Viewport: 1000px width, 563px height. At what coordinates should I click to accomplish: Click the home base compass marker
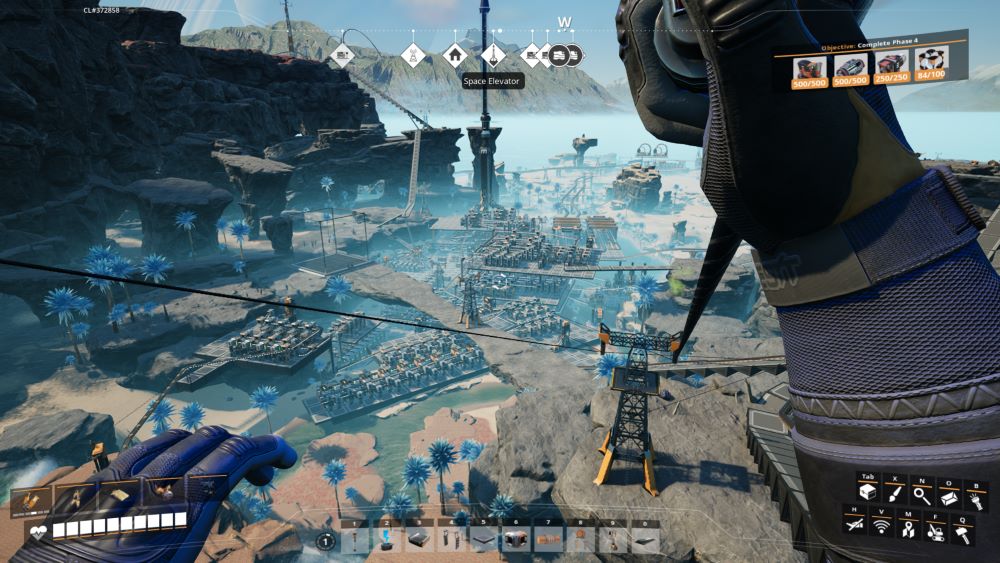point(455,54)
